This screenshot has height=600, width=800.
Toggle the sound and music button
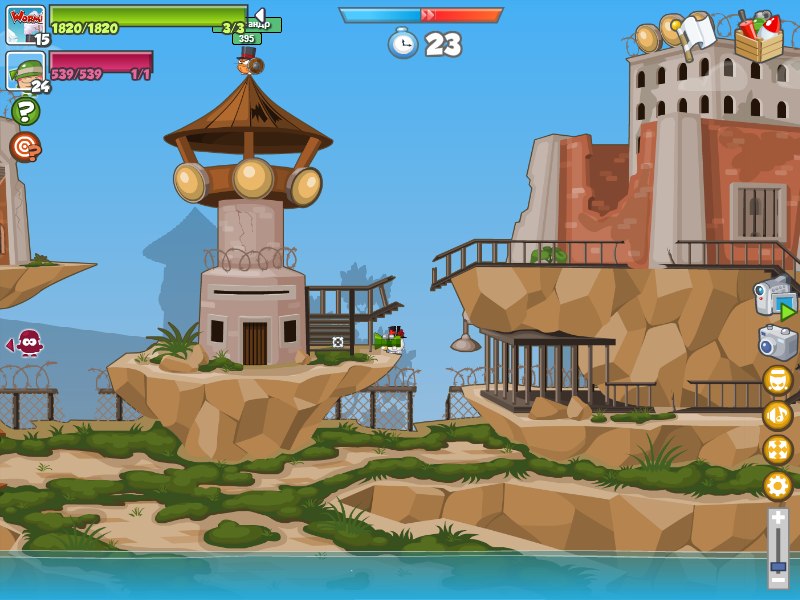(777, 415)
